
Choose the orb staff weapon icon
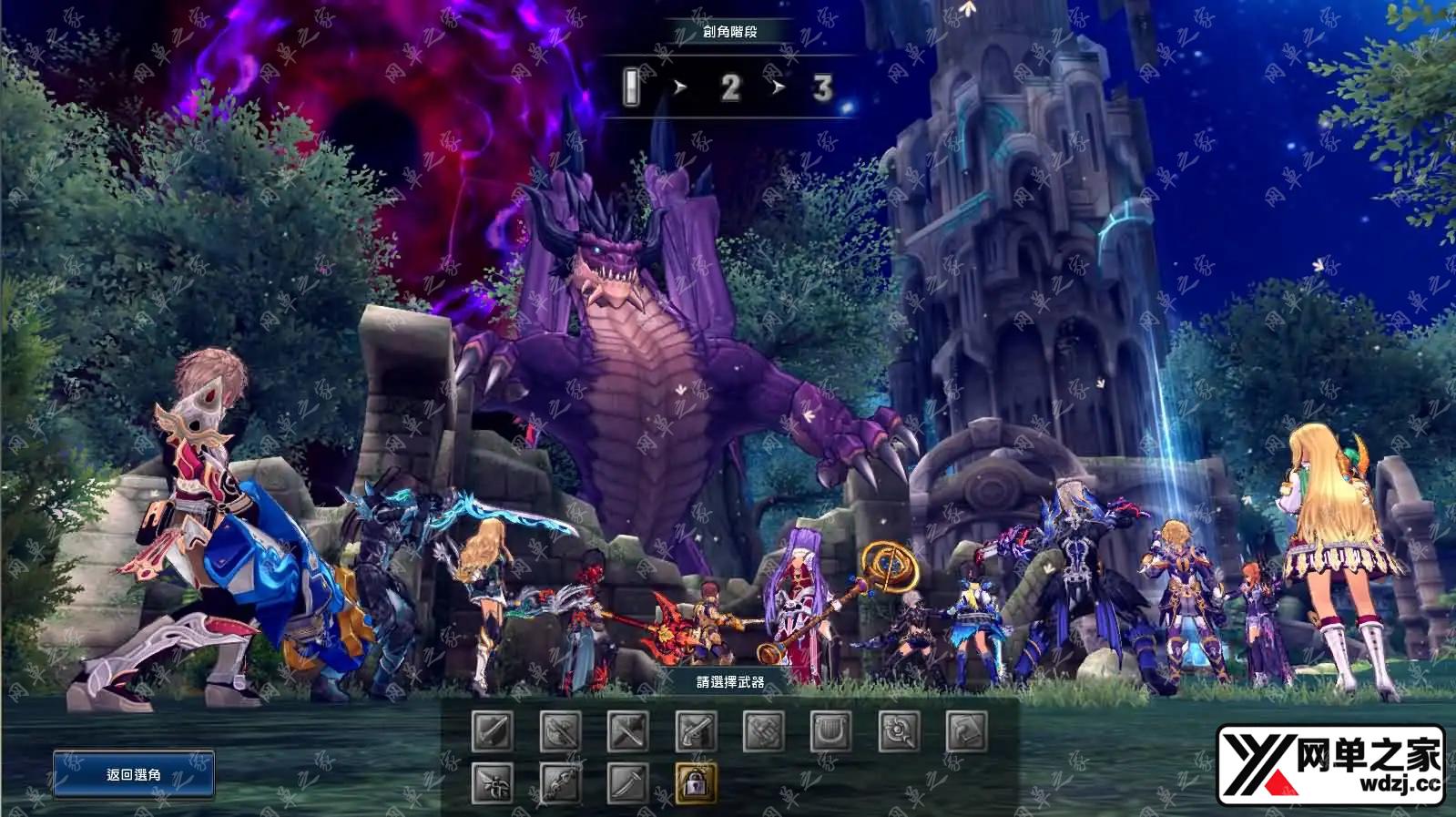pos(898,731)
